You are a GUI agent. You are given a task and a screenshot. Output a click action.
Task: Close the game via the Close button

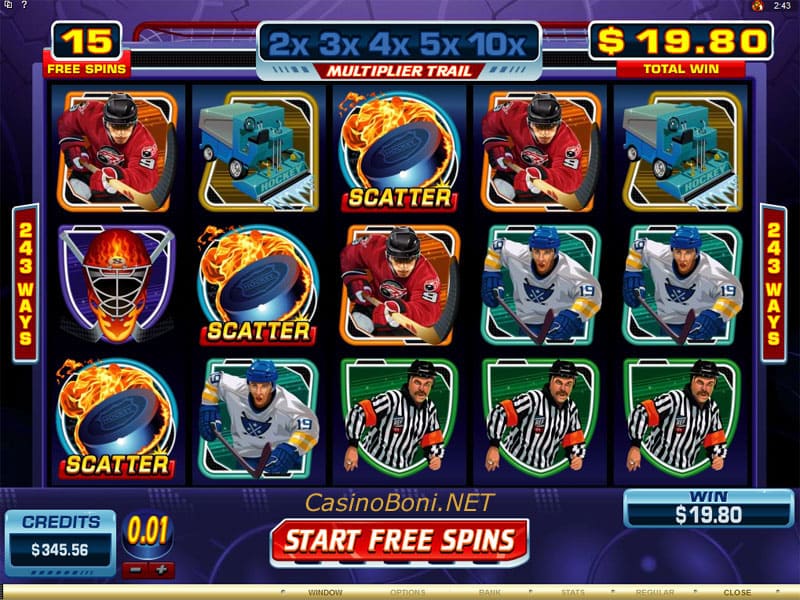coord(737,593)
